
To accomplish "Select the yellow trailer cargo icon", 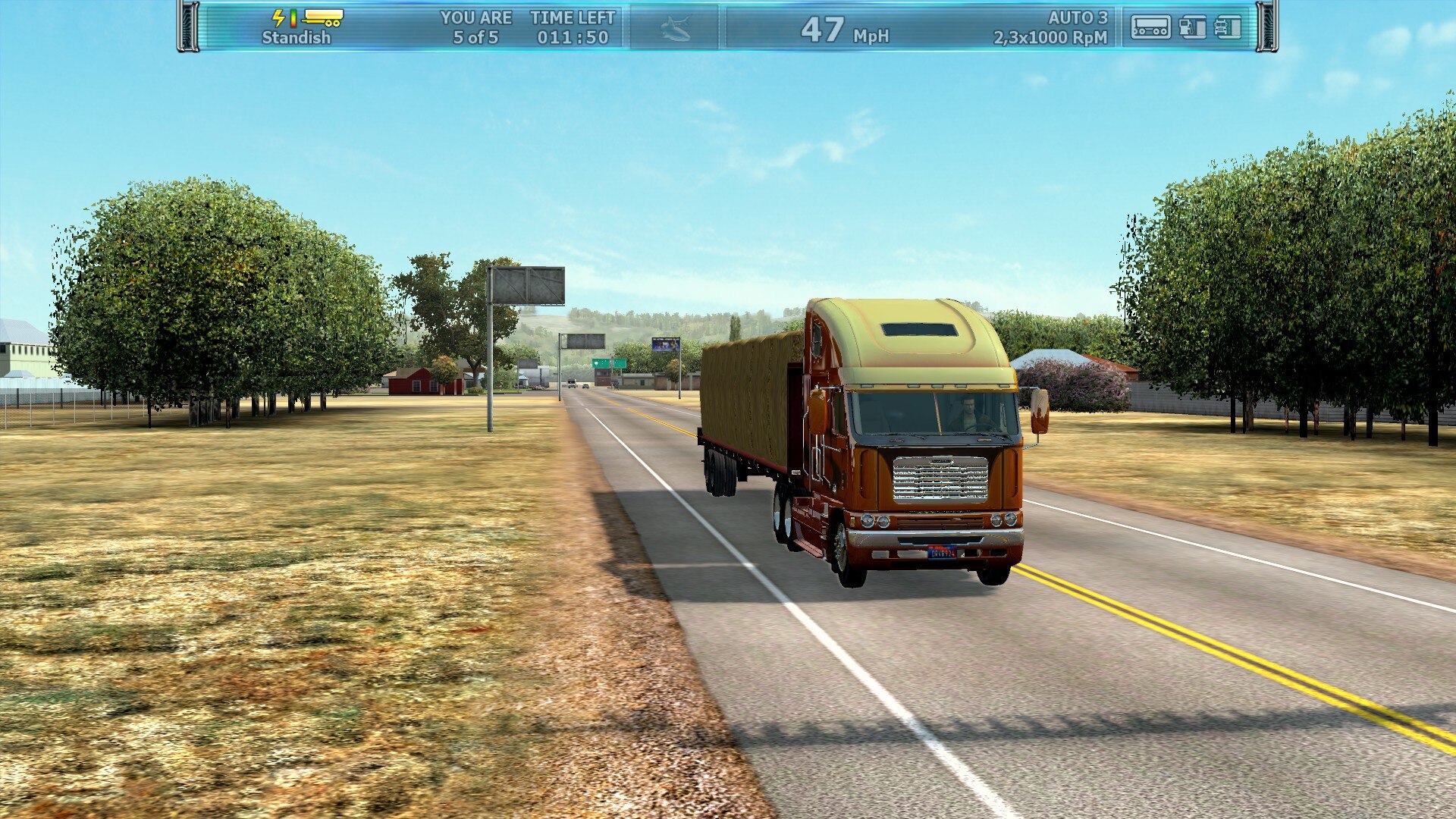I will tap(322, 17).
